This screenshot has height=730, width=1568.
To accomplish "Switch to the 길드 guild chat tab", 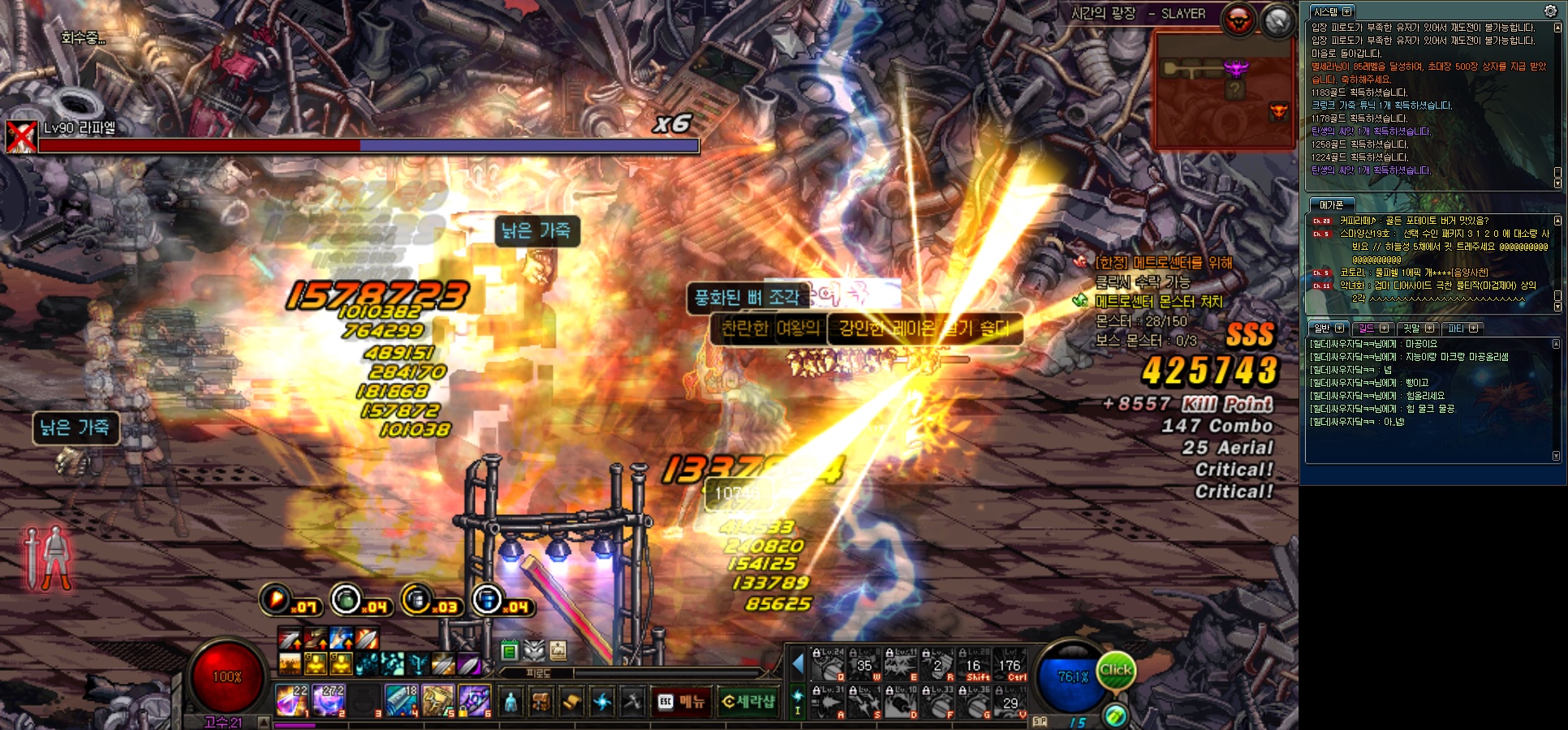I will coord(1367,328).
